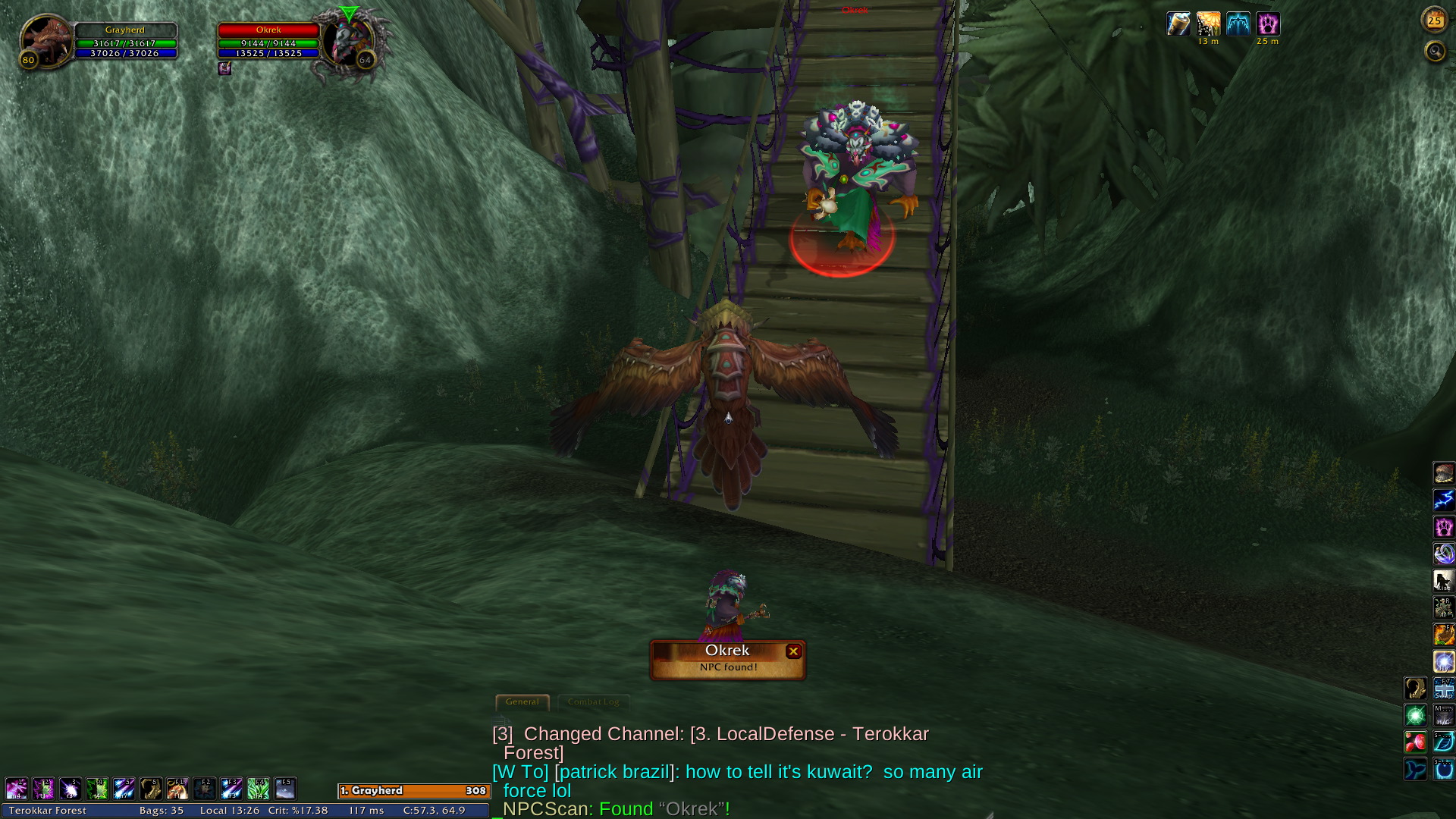Switch to the Combat Log tab
The width and height of the screenshot is (1456, 819).
tap(593, 702)
